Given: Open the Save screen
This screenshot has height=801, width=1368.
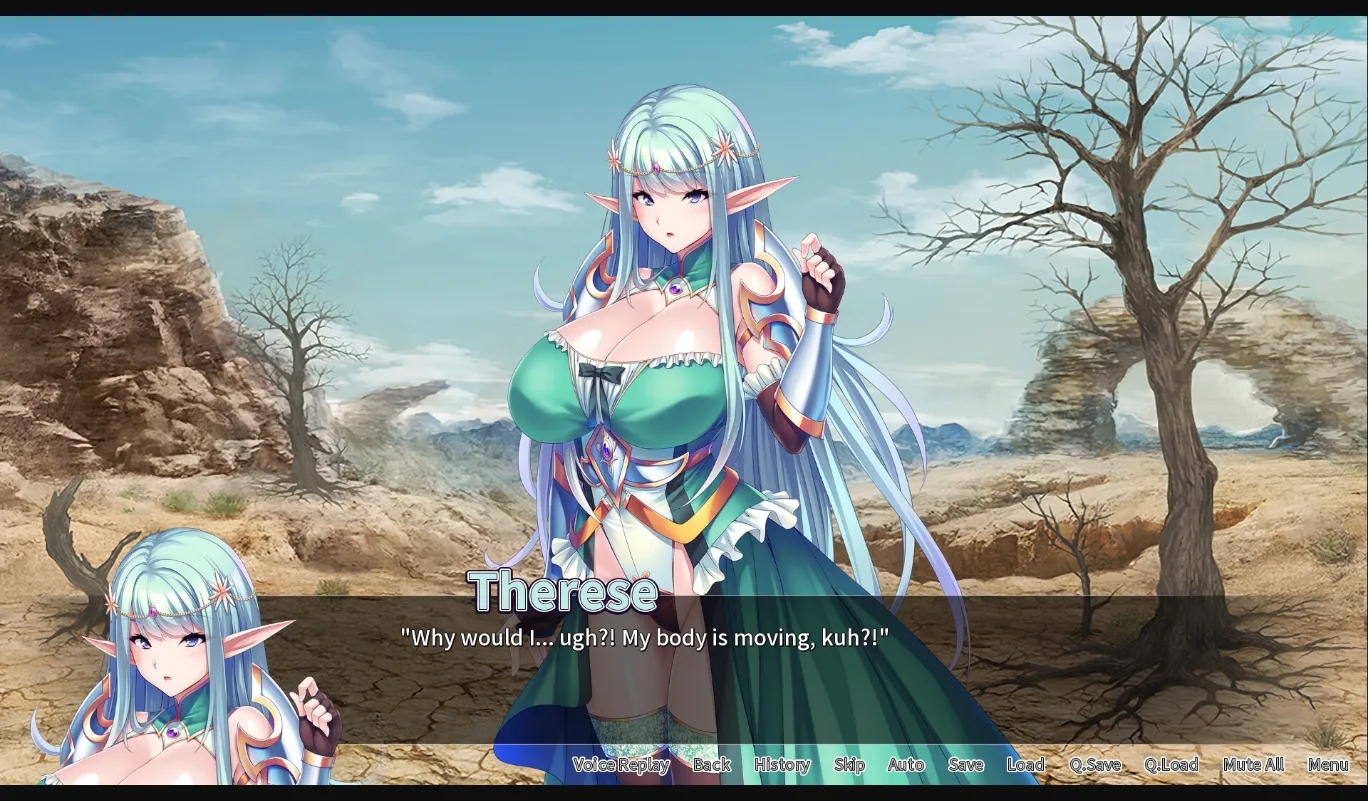Looking at the screenshot, I should click(966, 765).
